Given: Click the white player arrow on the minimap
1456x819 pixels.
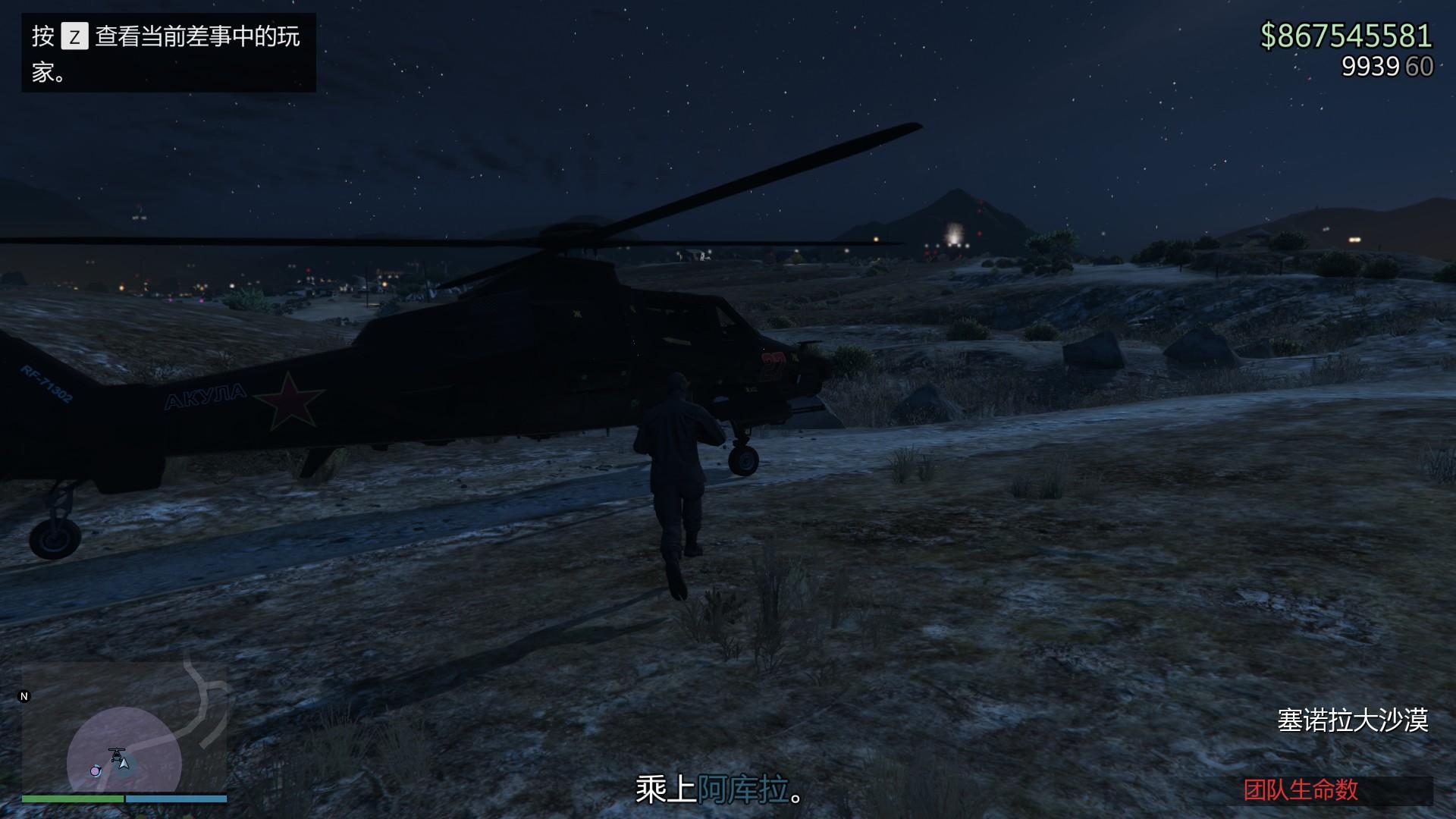Looking at the screenshot, I should tap(124, 764).
